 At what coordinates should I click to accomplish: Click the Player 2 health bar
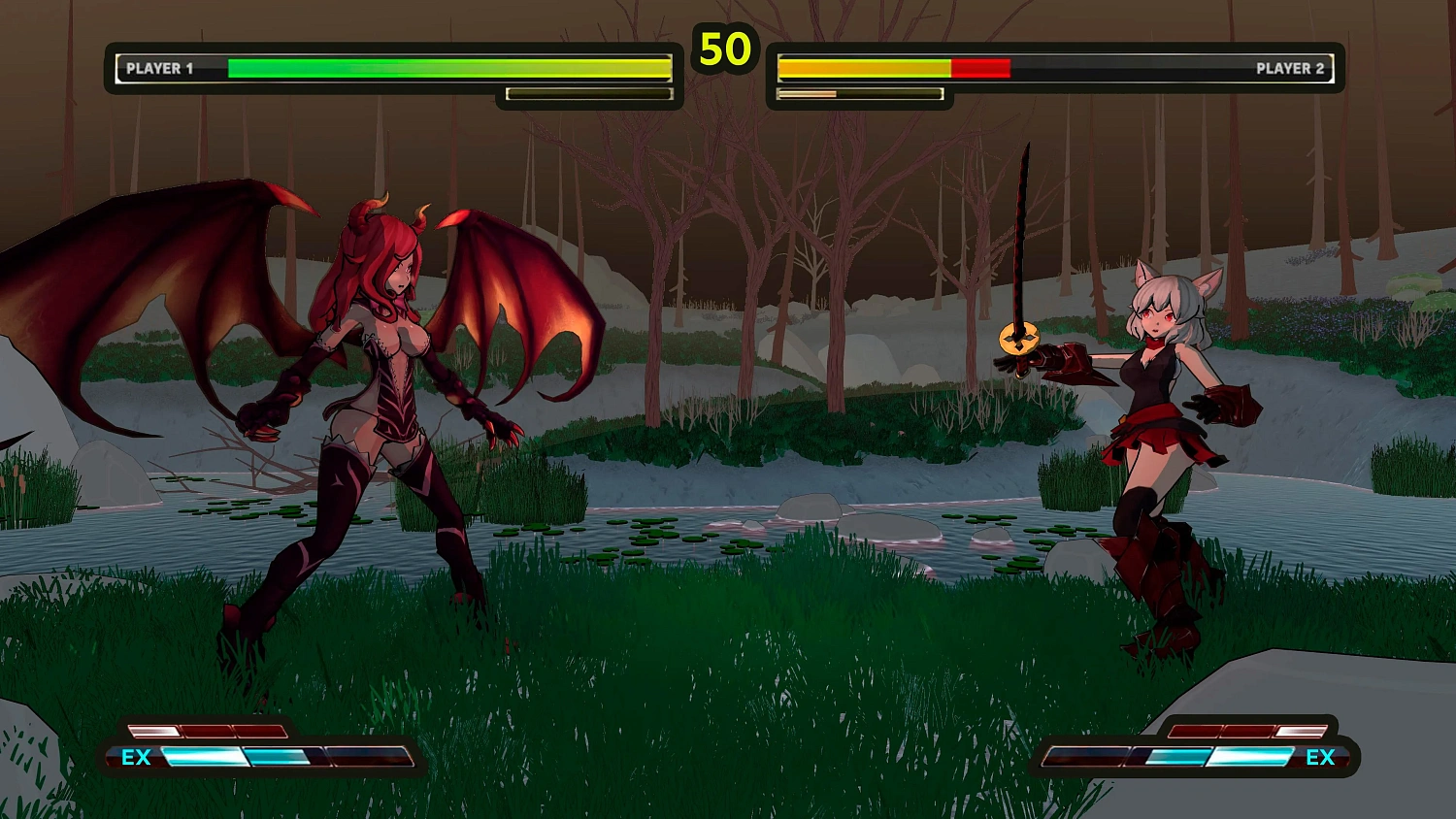[874, 68]
